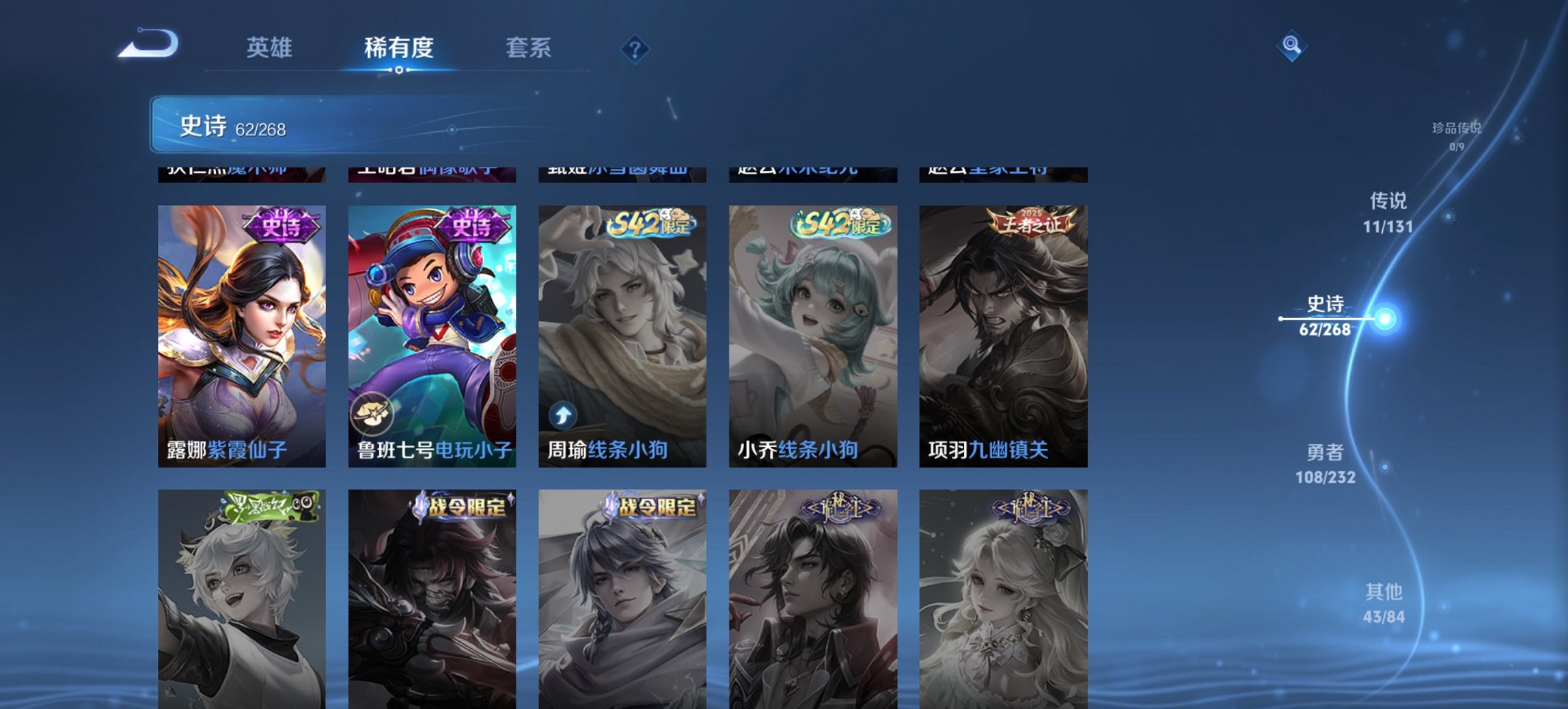Image resolution: width=1568 pixels, height=709 pixels.
Task: Switch to the 英雄 tab
Action: (271, 48)
